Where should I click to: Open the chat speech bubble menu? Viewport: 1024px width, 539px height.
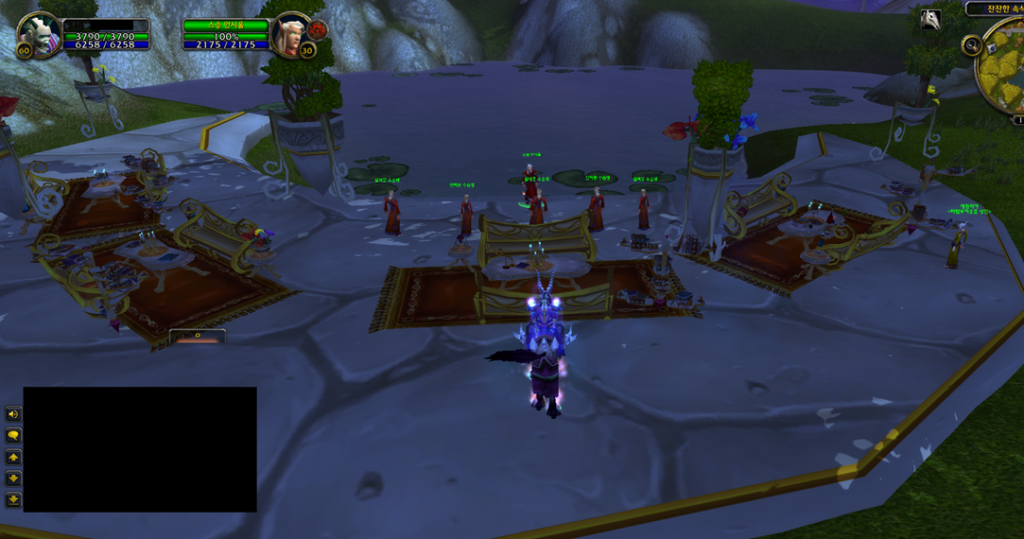(13, 436)
